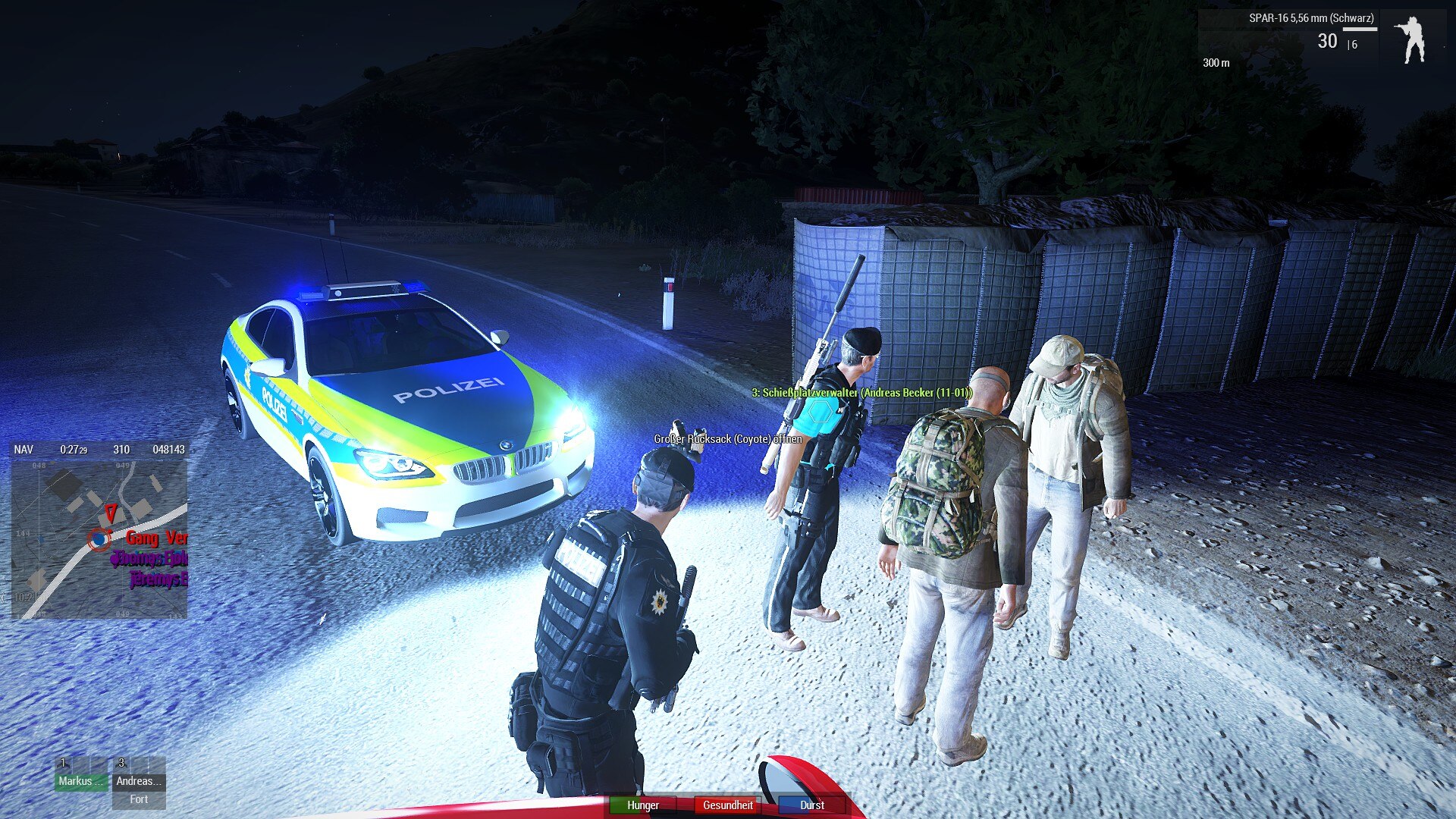Select squad member Andreas in the group bar
Image resolution: width=1456 pixels, height=819 pixels.
[139, 780]
